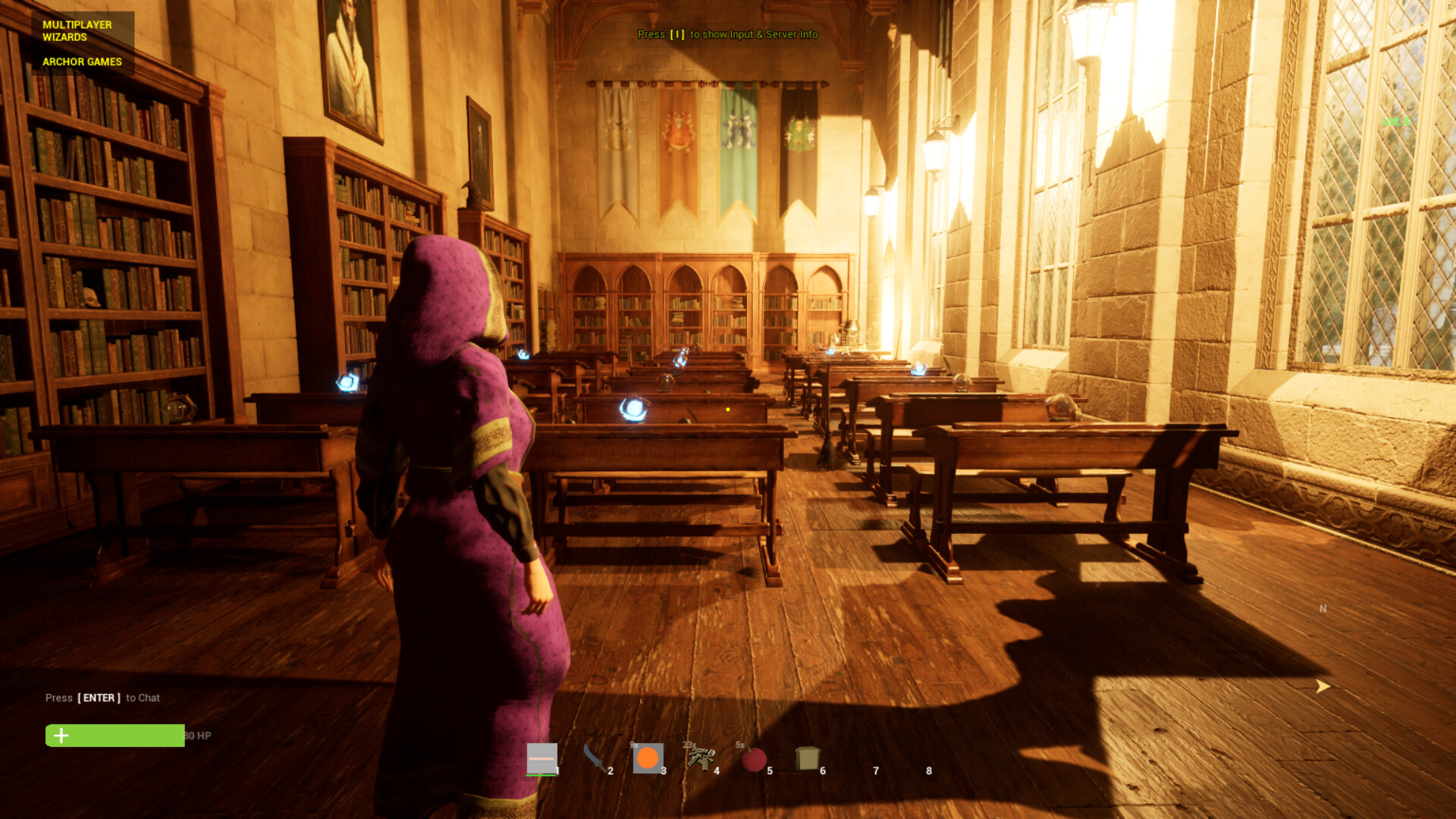Select the orange potion orb in slot 3
The height and width of the screenshot is (819, 1456).
(x=647, y=759)
